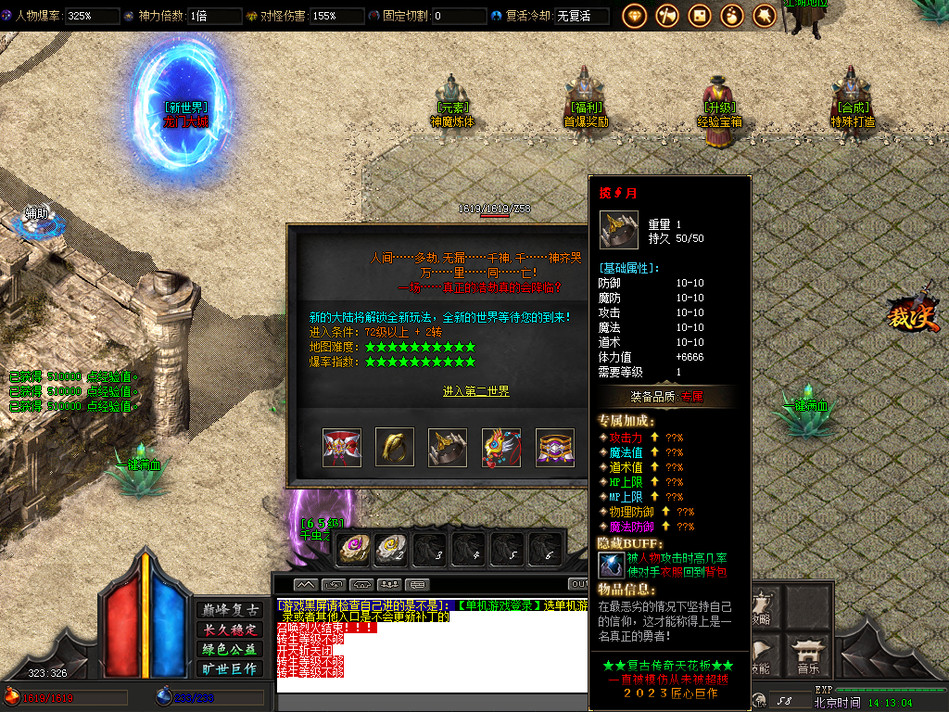Open the dice icon in top bar

[699, 16]
